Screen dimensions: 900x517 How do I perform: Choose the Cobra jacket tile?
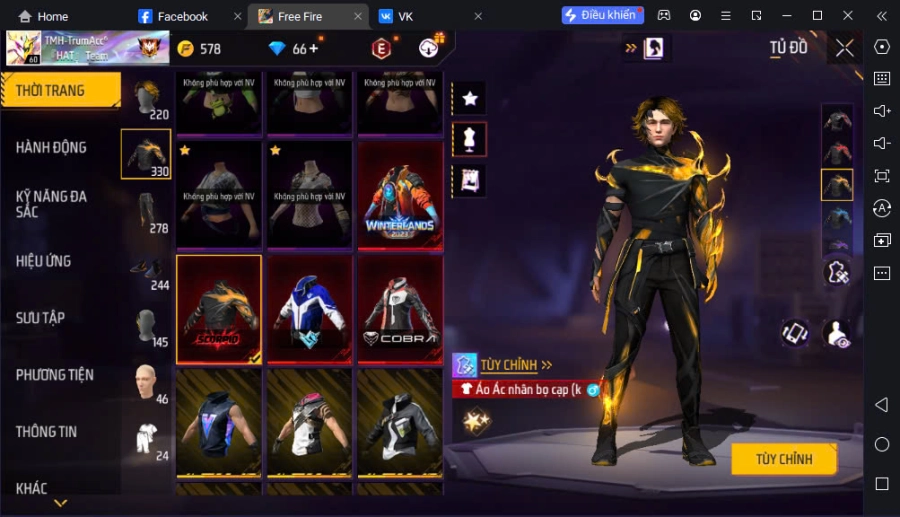point(400,309)
